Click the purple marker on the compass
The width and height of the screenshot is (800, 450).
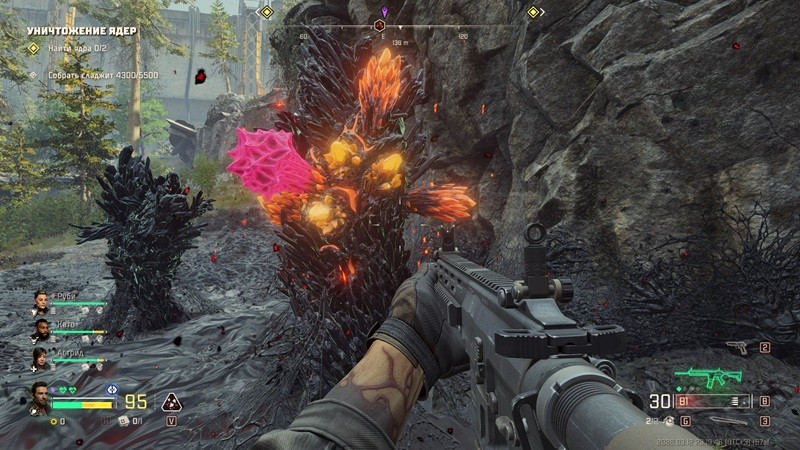click(x=385, y=11)
